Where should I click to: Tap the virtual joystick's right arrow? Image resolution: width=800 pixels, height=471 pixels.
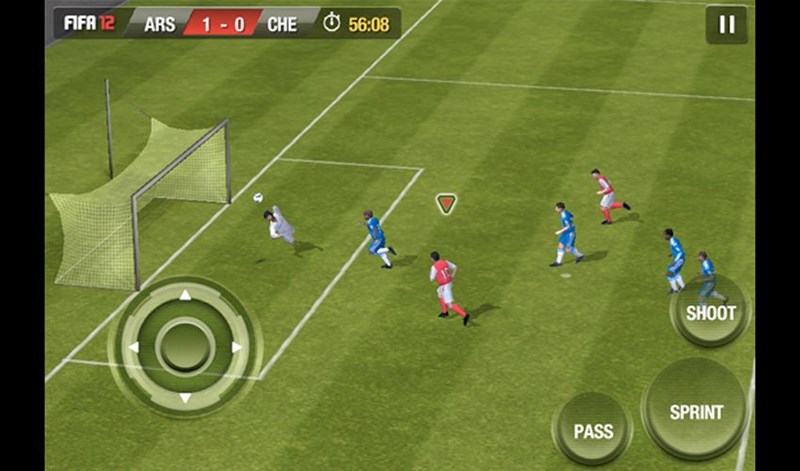click(x=237, y=347)
